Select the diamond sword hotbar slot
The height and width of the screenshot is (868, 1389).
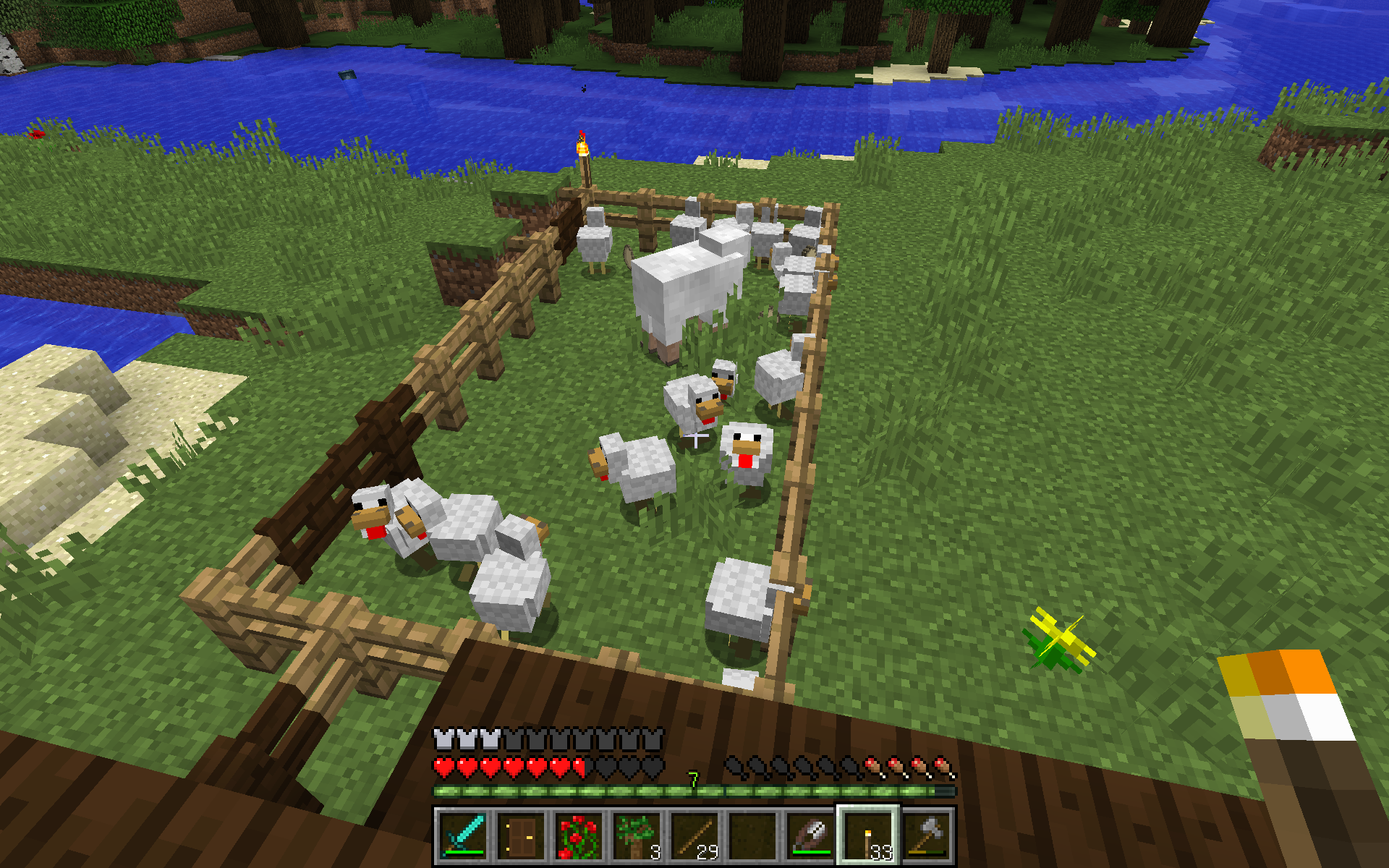463,835
